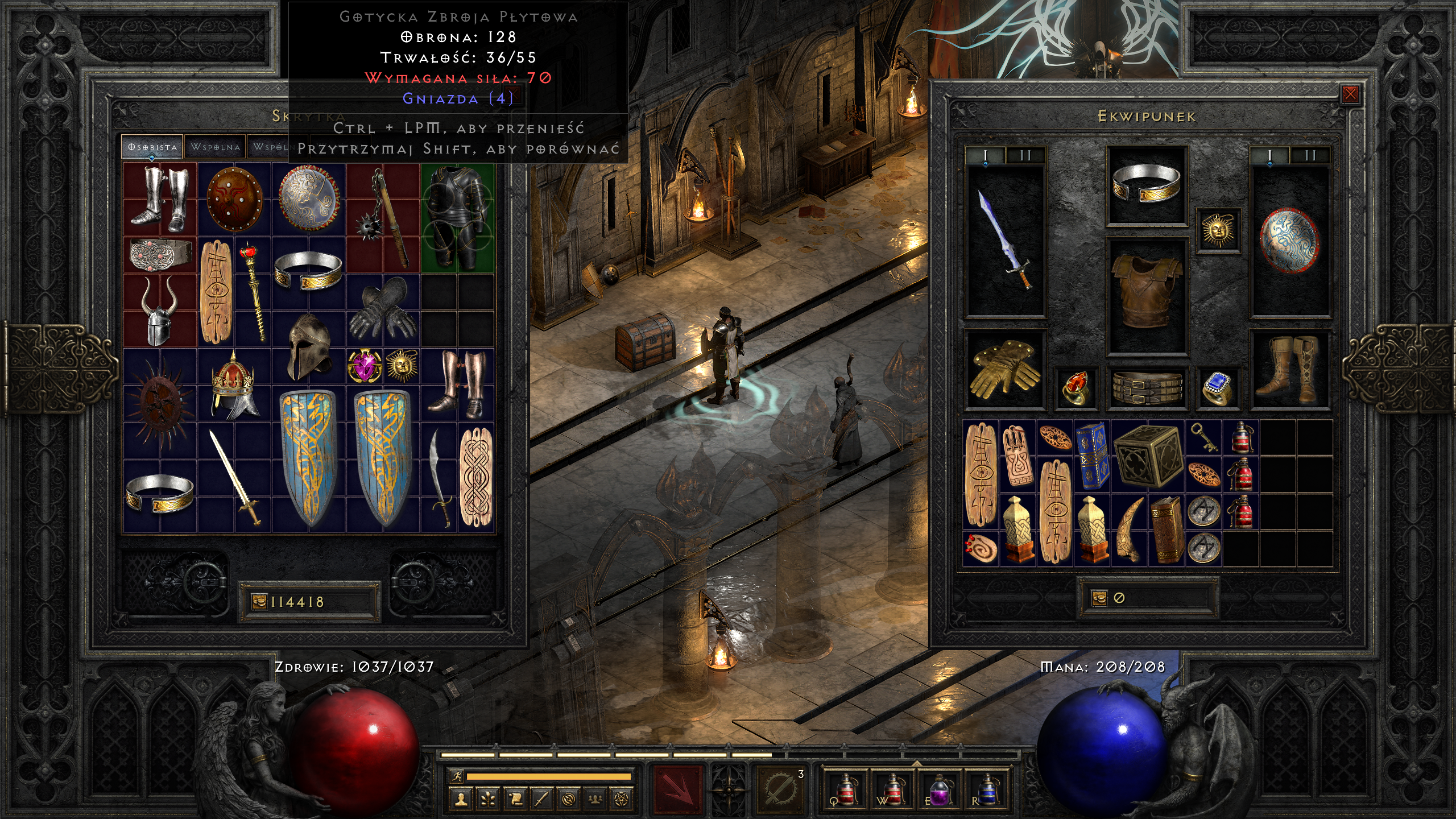
Task: Open the Horadric Cube in inventory
Action: click(1147, 456)
